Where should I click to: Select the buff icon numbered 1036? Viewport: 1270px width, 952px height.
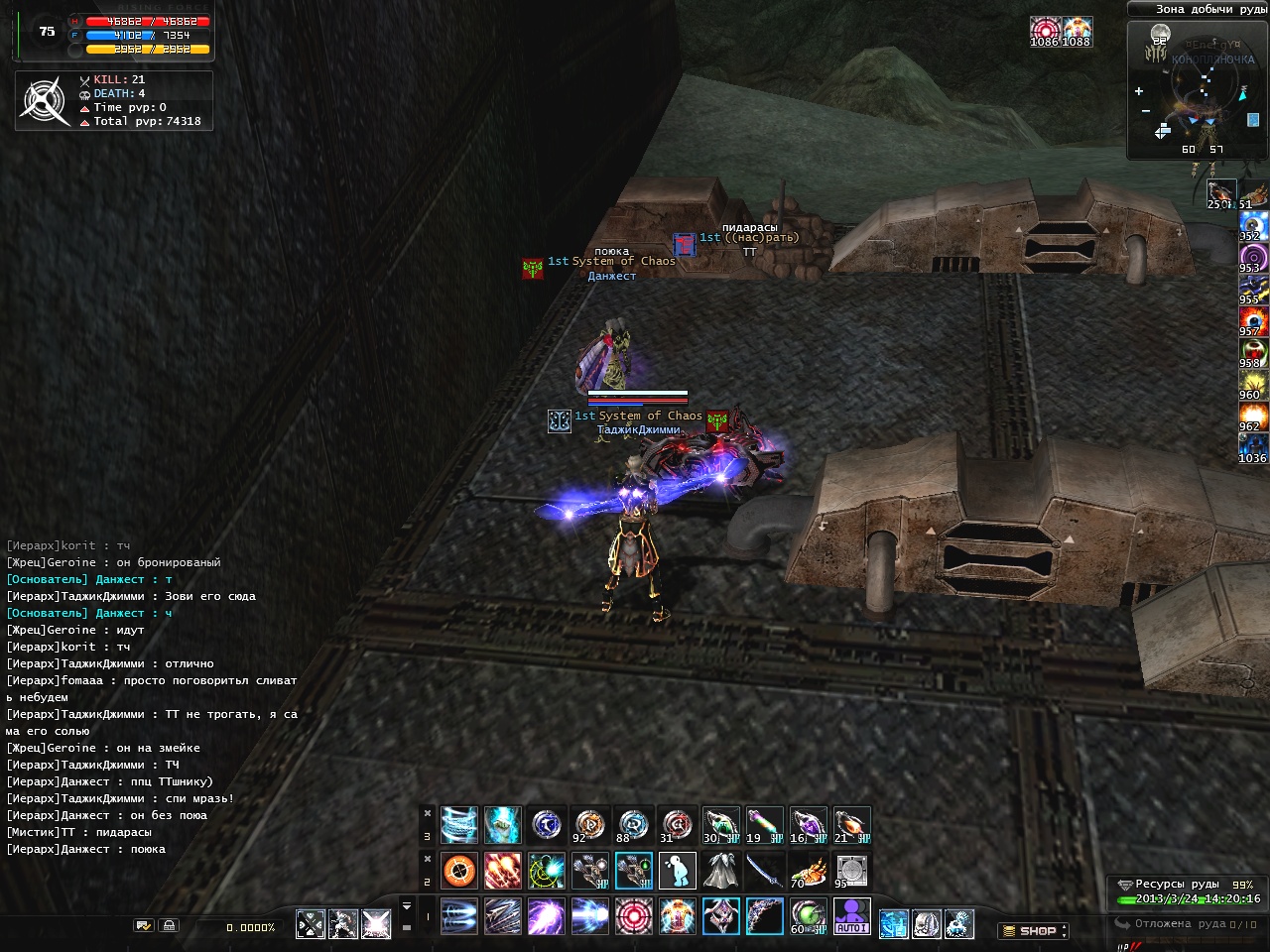point(1252,445)
